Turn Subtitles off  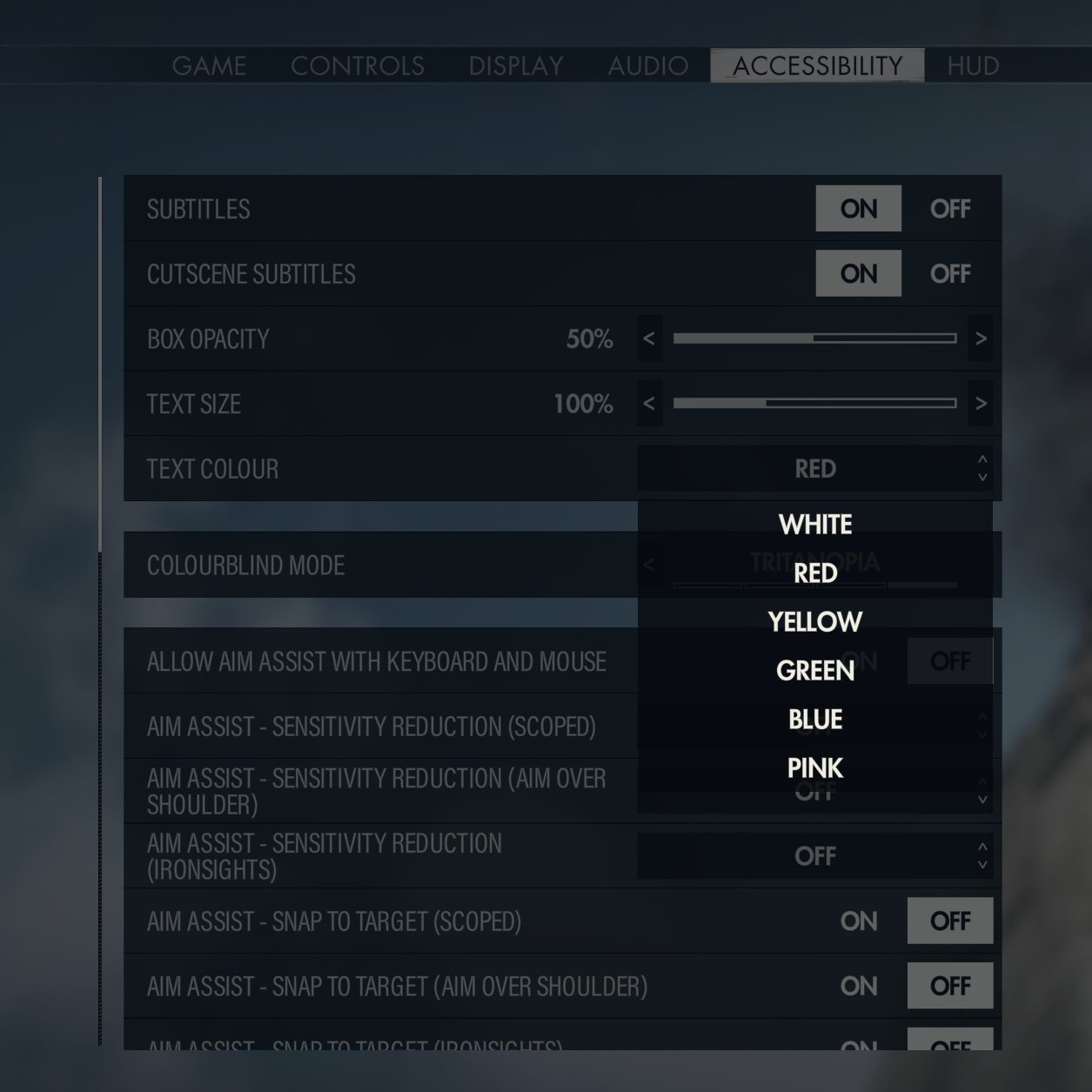coord(949,209)
